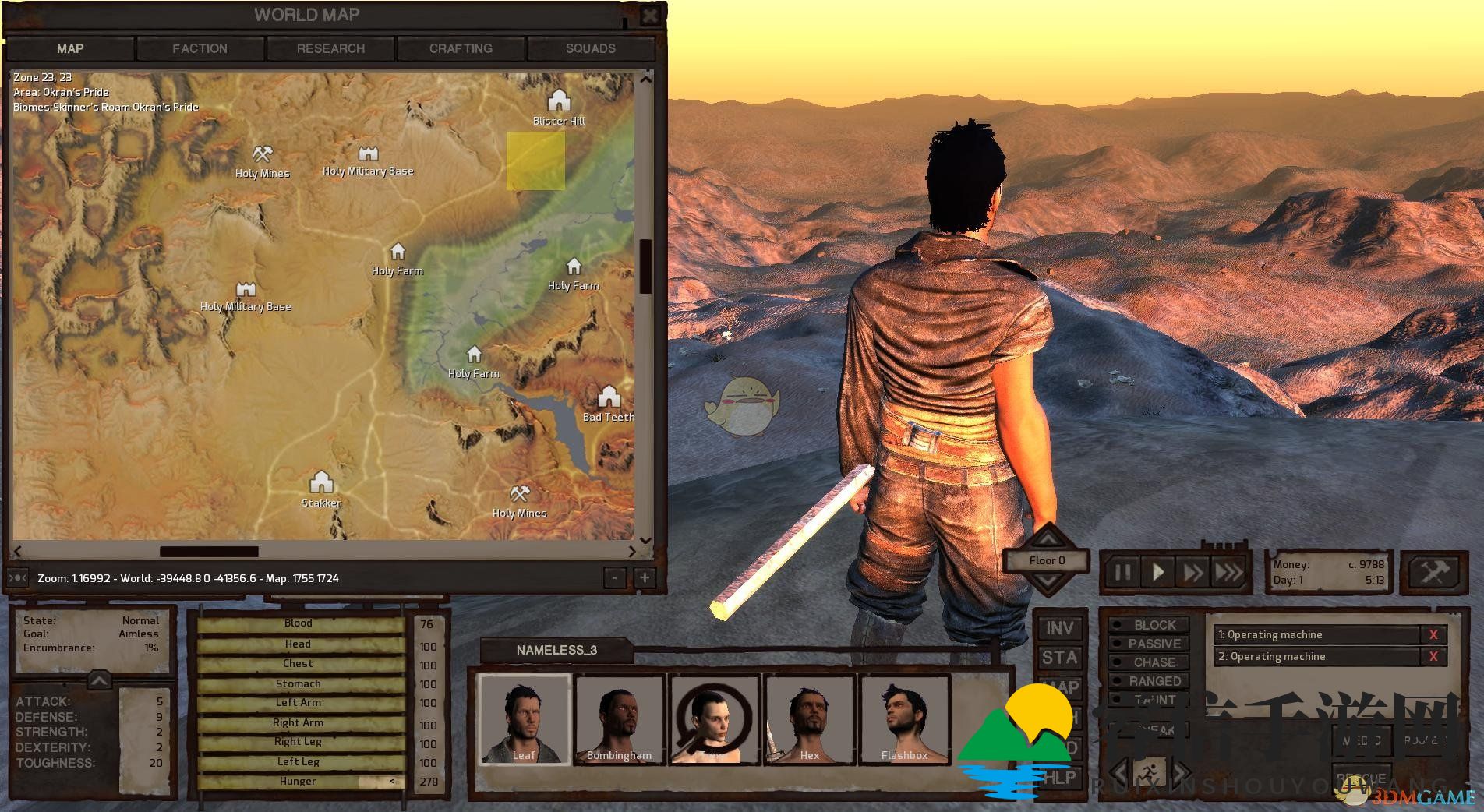Choose the Hex character portrait
This screenshot has width=1484, height=812.
(809, 718)
